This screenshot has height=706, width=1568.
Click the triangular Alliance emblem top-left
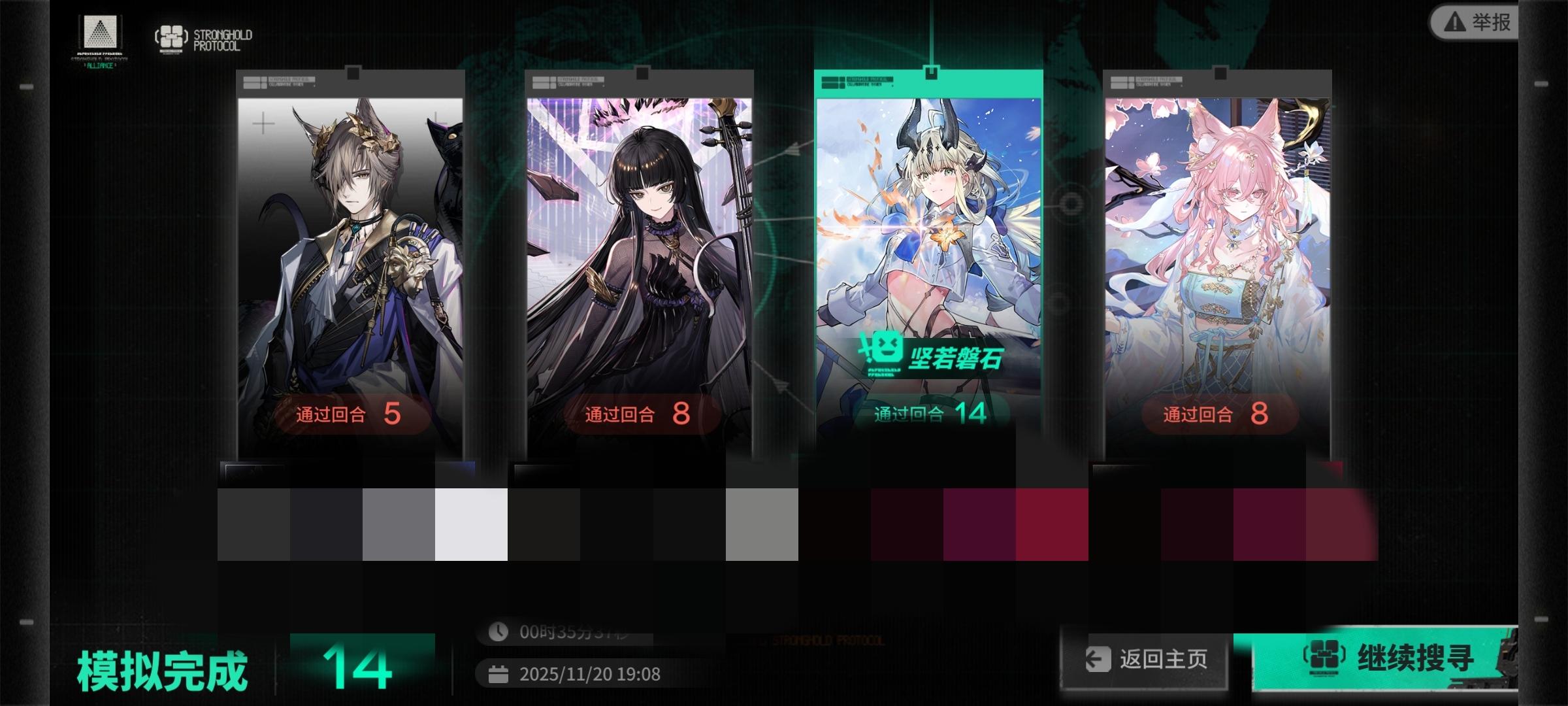[99, 33]
